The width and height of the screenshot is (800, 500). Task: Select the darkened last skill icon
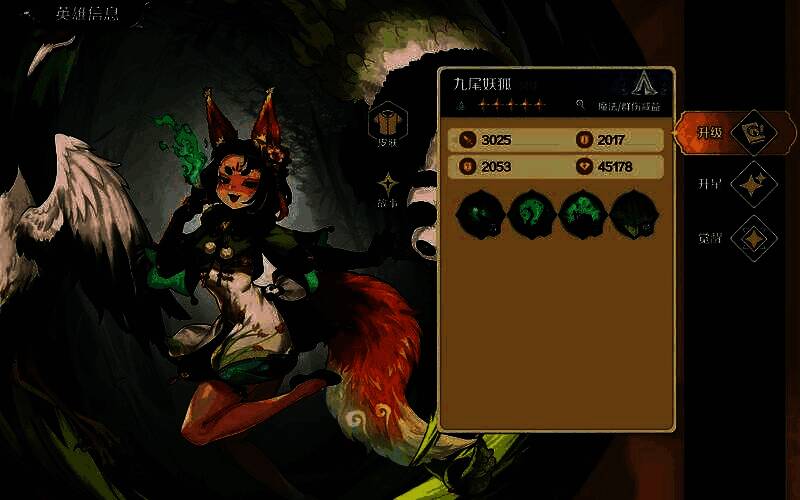pyautogui.click(x=632, y=214)
